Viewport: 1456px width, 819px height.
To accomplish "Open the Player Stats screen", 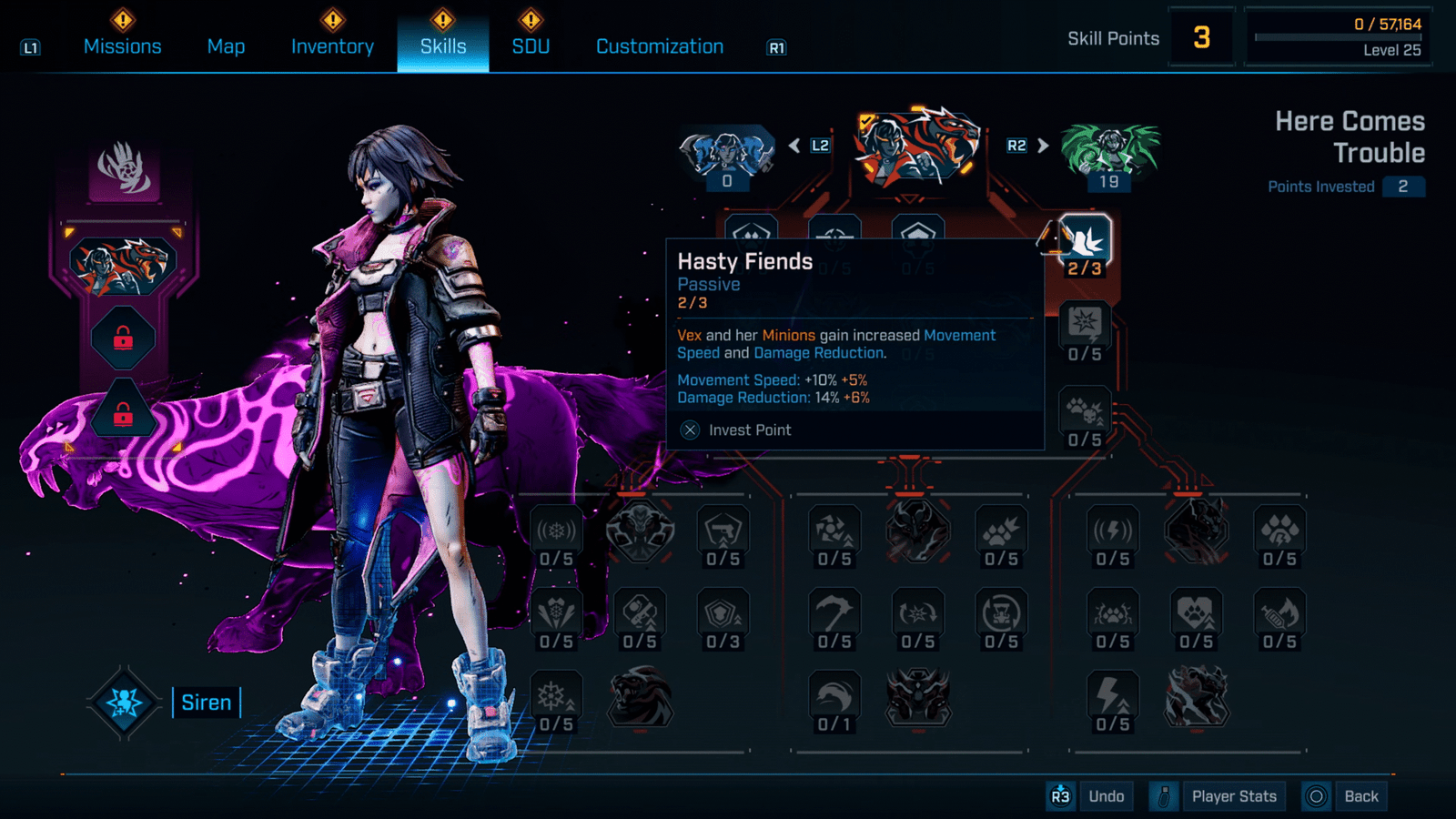I will (1233, 796).
